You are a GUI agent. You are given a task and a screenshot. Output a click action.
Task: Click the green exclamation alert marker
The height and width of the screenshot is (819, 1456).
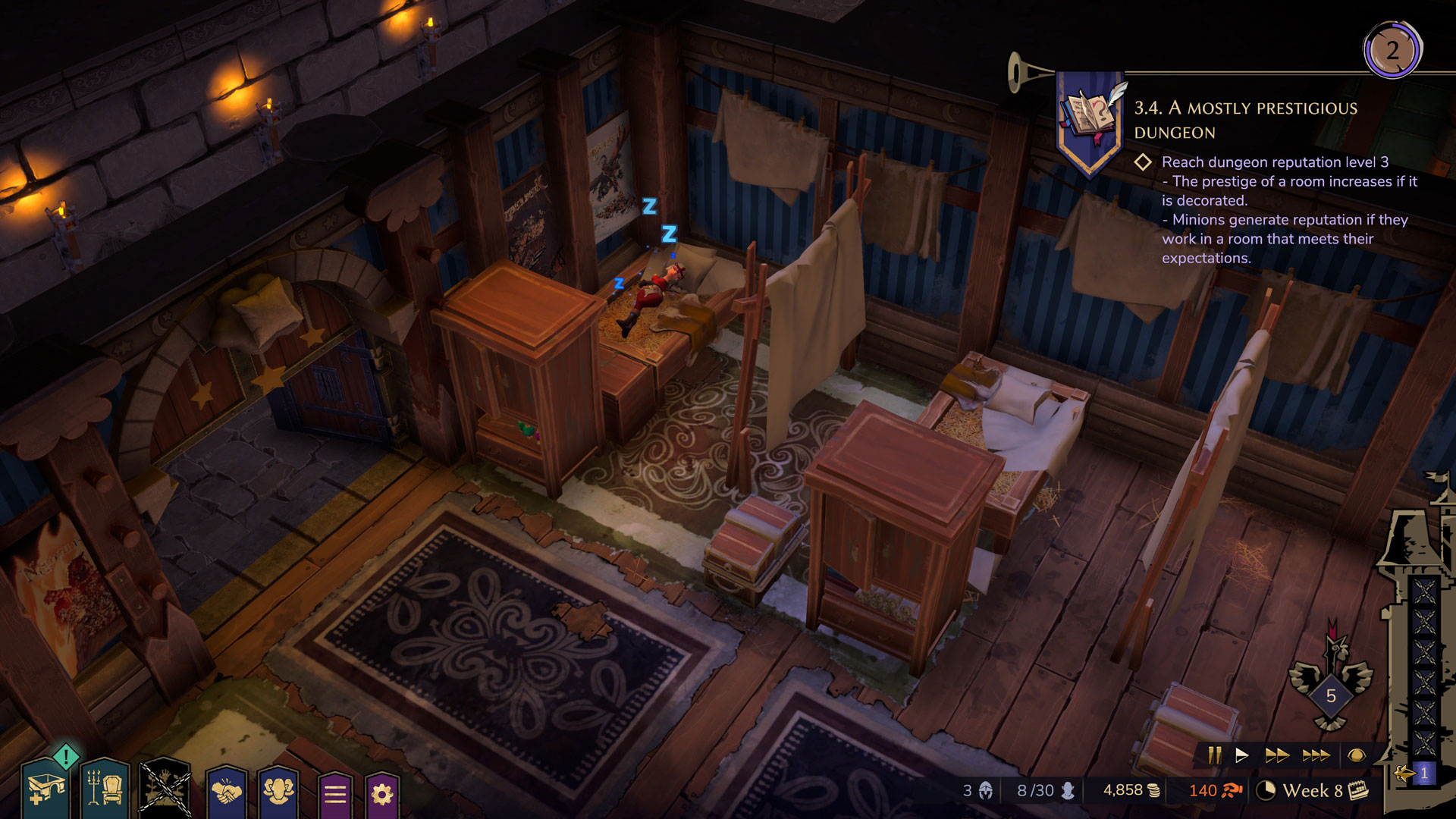pos(67,756)
